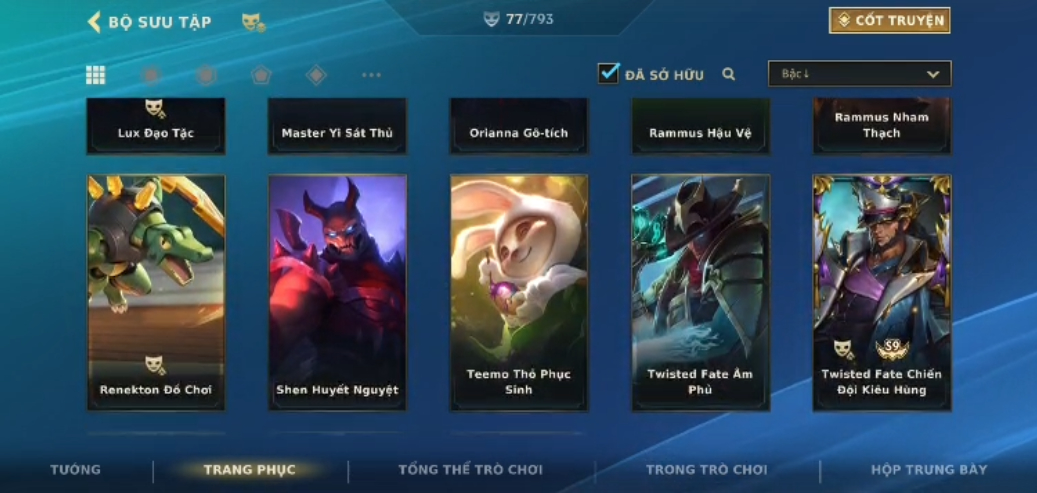The image size is (1037, 493).
Task: Select the grid view filter icon
Action: click(96, 75)
